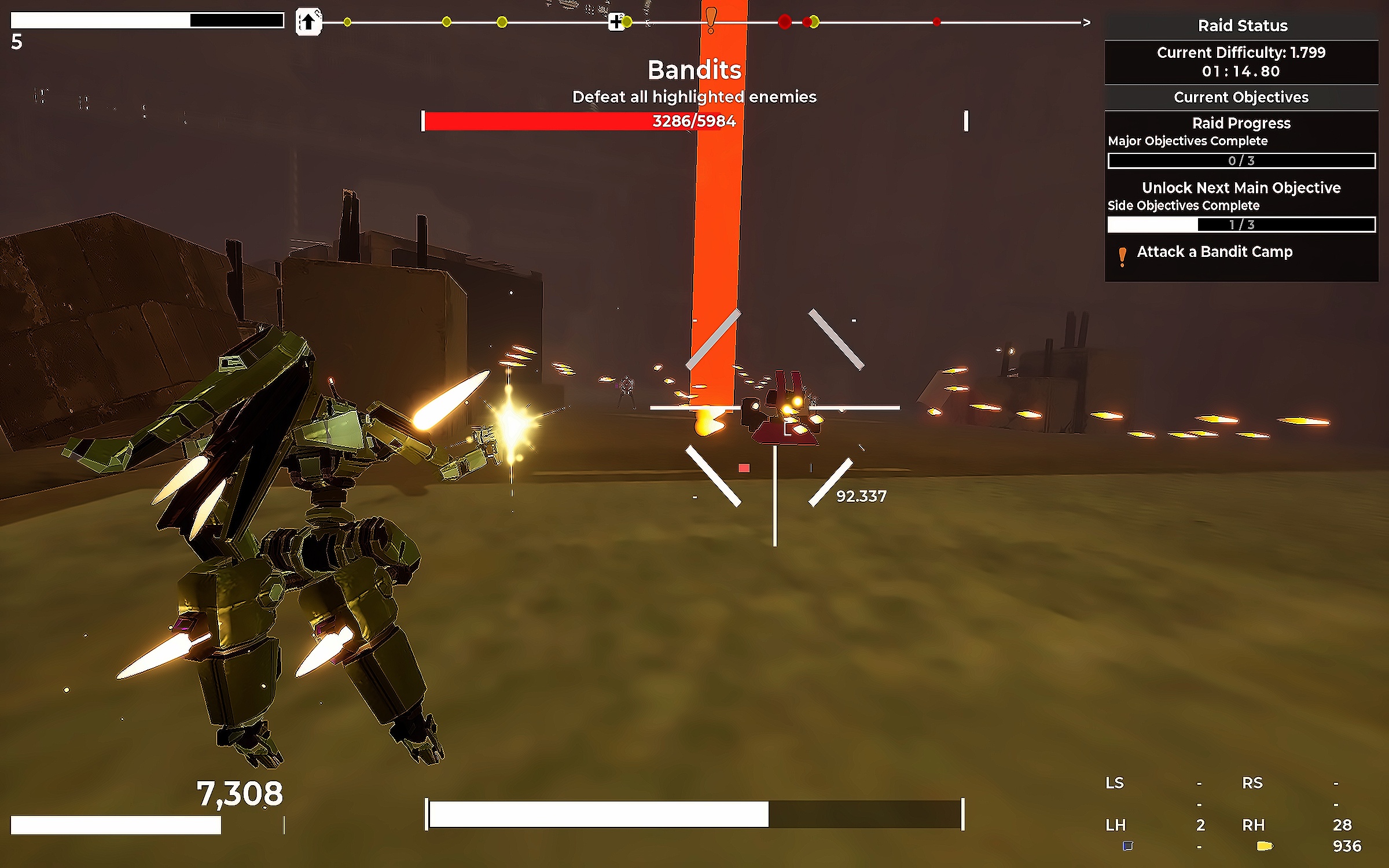Open the Raid Status panel header
This screenshot has height=868, width=1389.
point(1242,25)
